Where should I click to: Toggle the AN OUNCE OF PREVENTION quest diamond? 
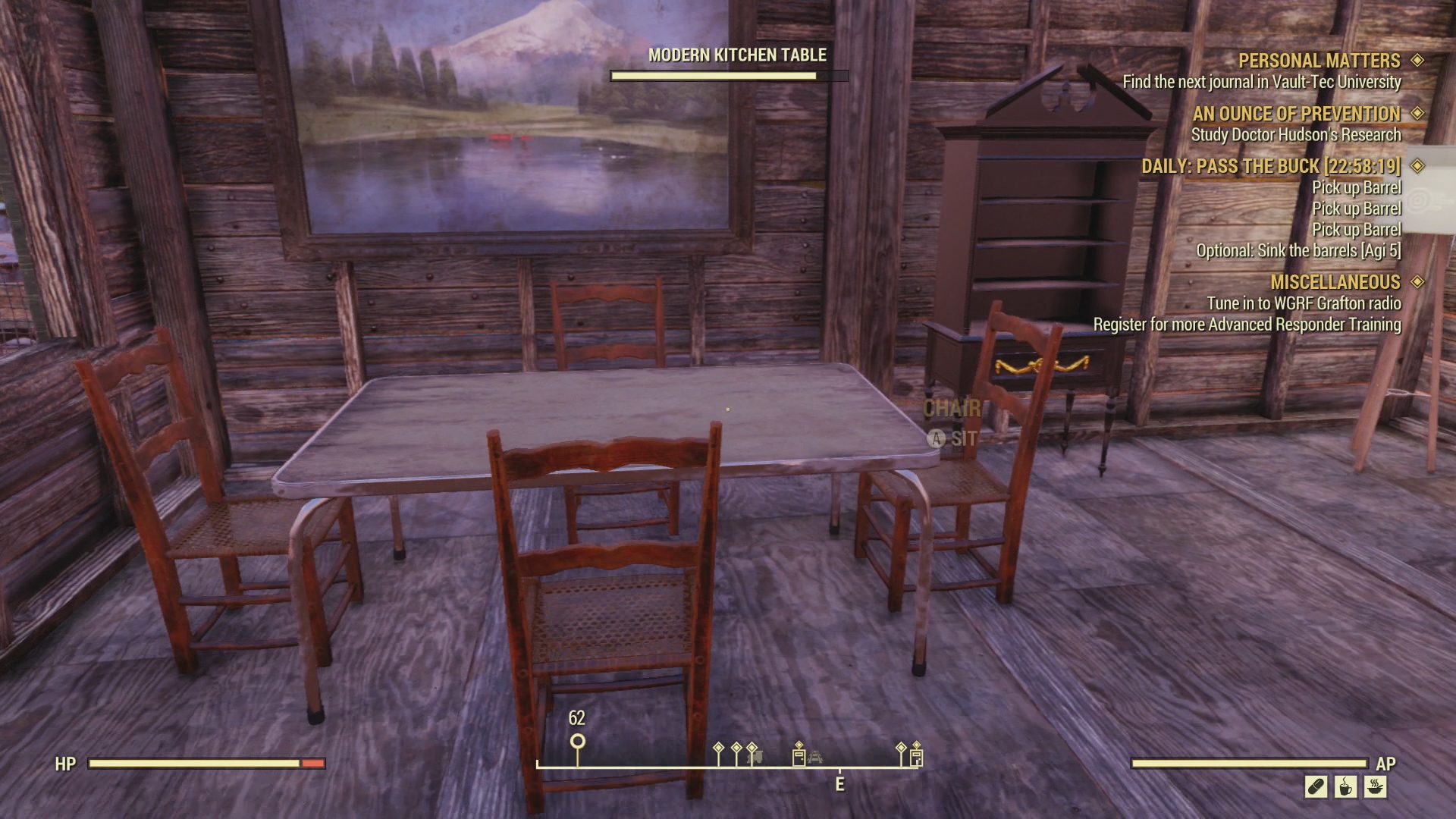click(1417, 115)
